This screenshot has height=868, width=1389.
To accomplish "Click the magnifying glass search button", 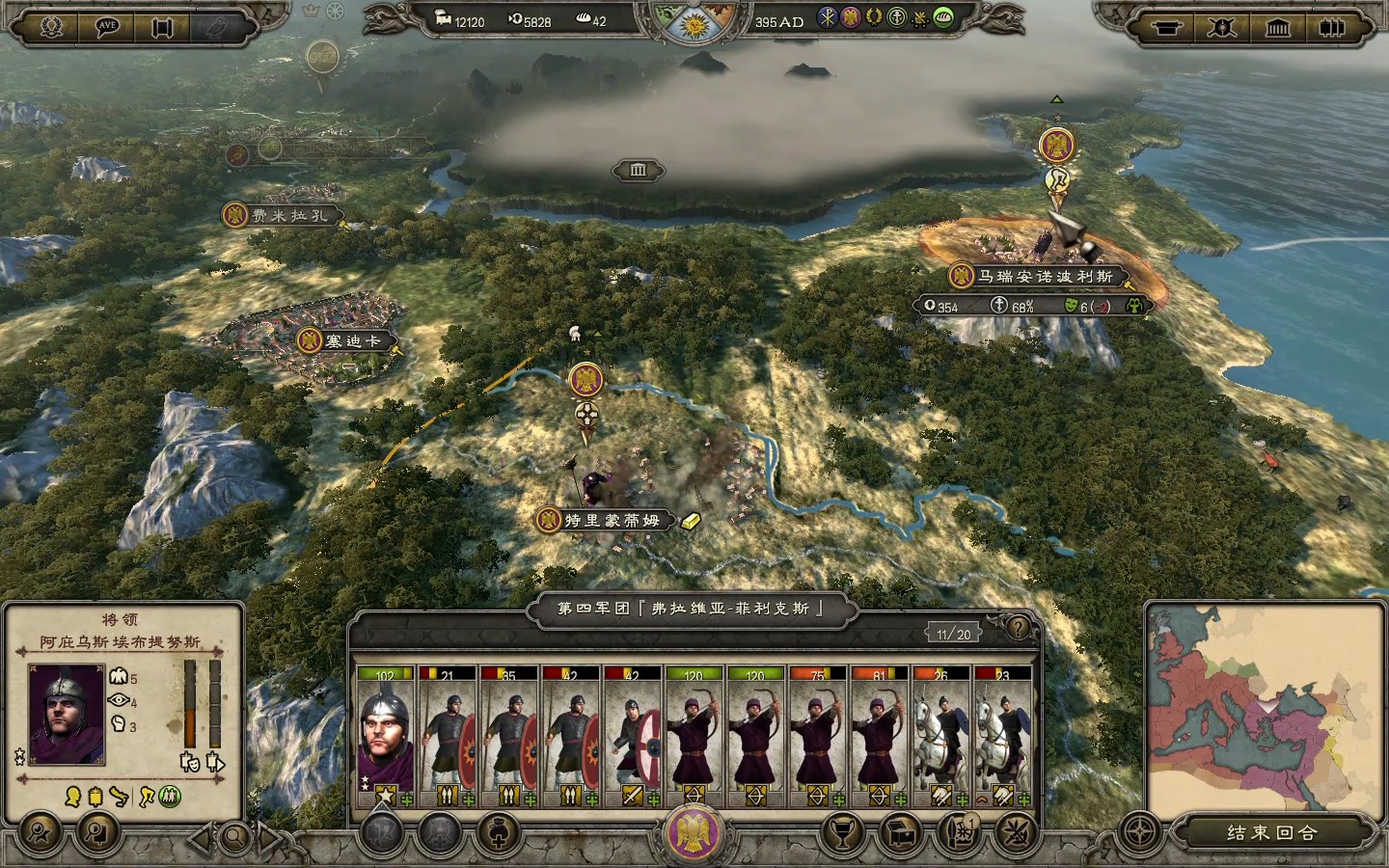I will point(233,836).
